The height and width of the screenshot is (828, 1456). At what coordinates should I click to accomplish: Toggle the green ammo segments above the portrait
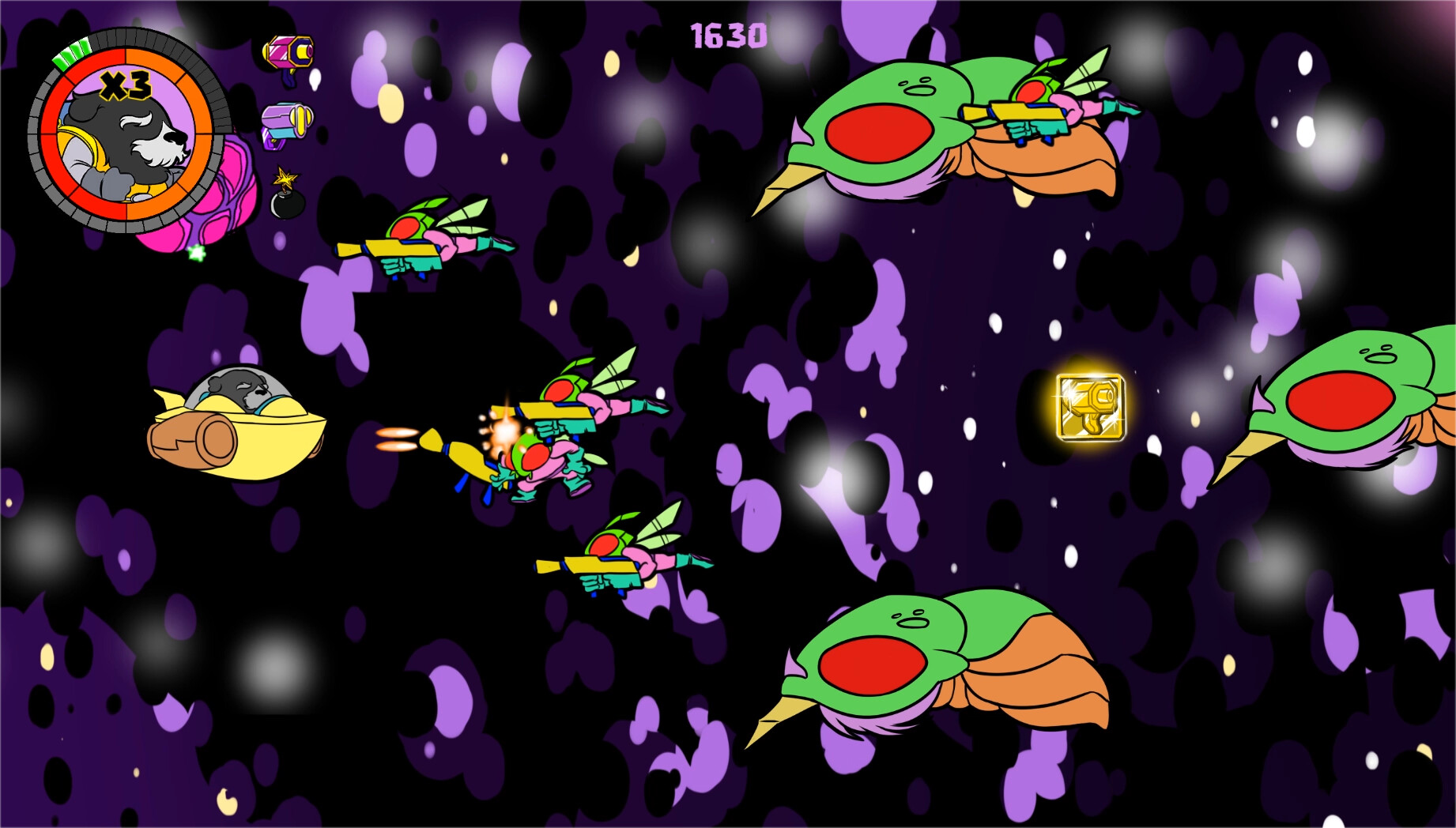pos(73,52)
